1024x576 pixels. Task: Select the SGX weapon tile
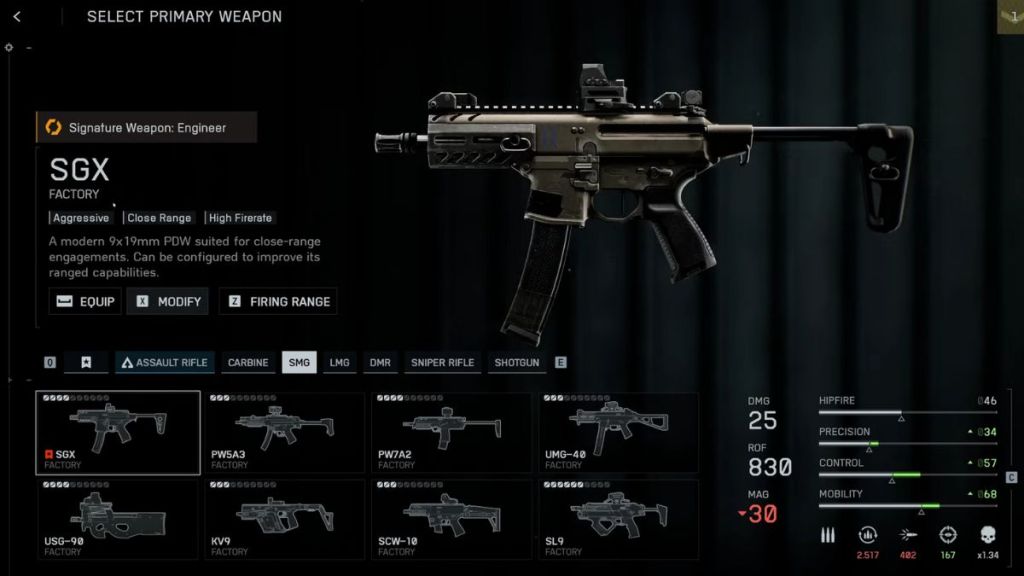click(x=118, y=432)
